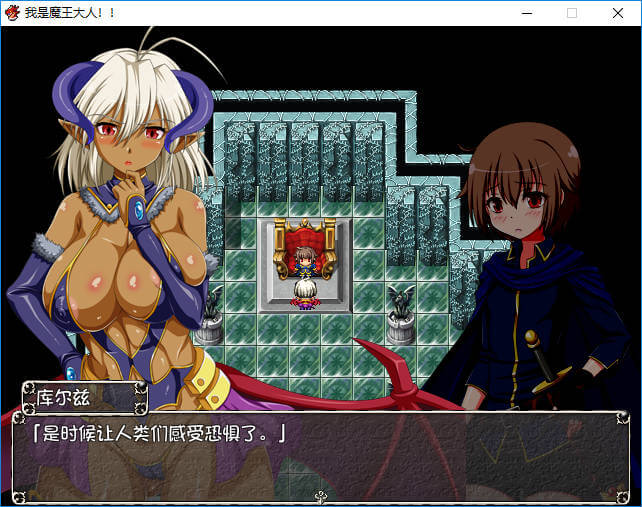Click the dialogue continue arrow indicator
The height and width of the screenshot is (507, 642).
[320, 495]
